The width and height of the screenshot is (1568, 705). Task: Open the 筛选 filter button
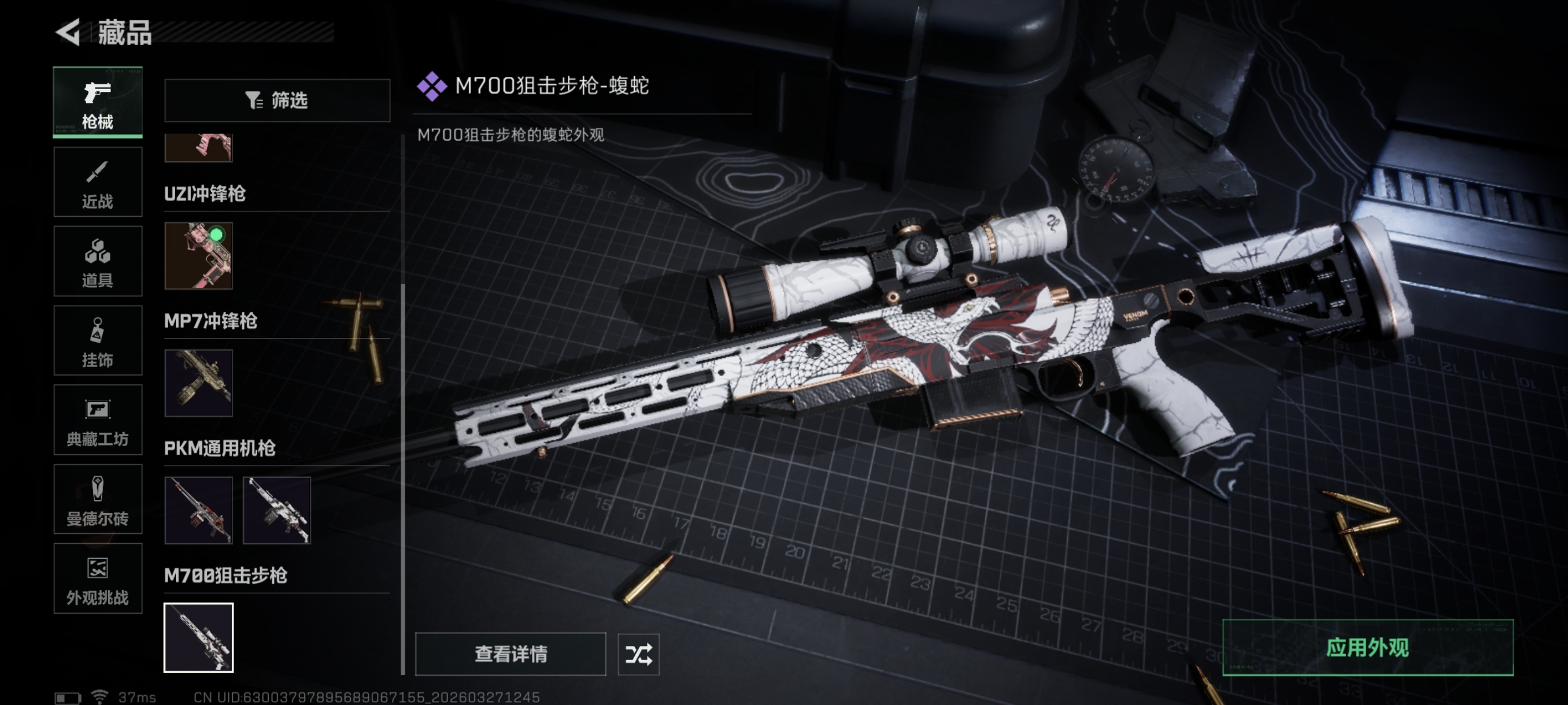[x=277, y=101]
